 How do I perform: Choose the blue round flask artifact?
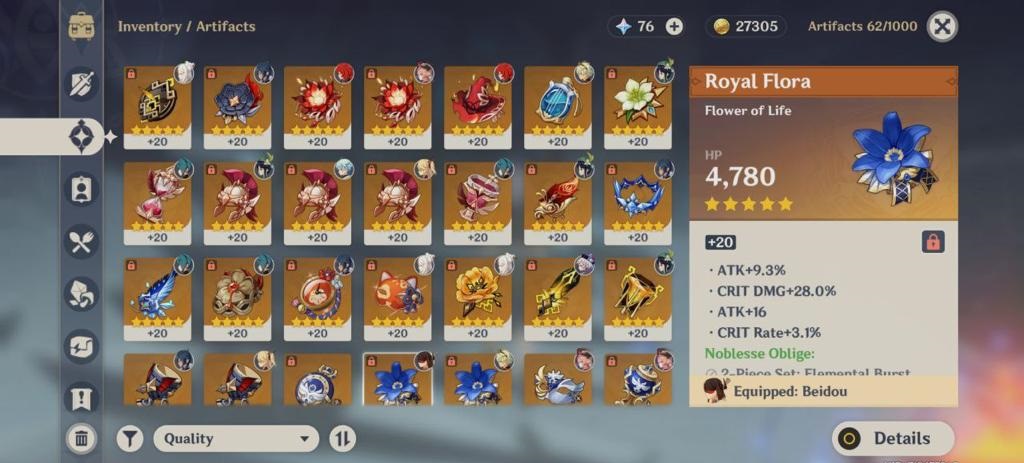pyautogui.click(x=557, y=100)
